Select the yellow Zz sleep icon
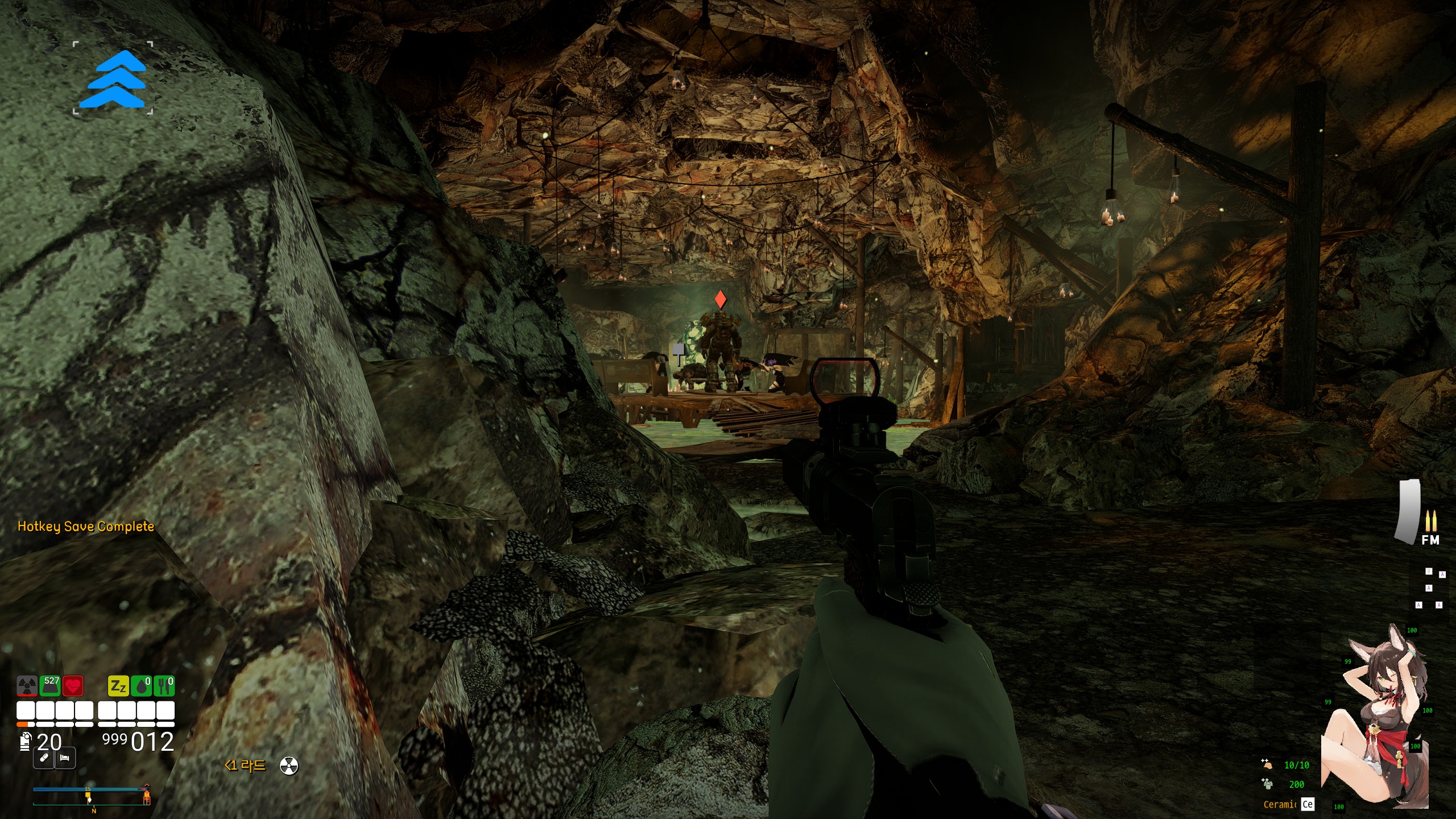This screenshot has height=819, width=1456. 118,686
